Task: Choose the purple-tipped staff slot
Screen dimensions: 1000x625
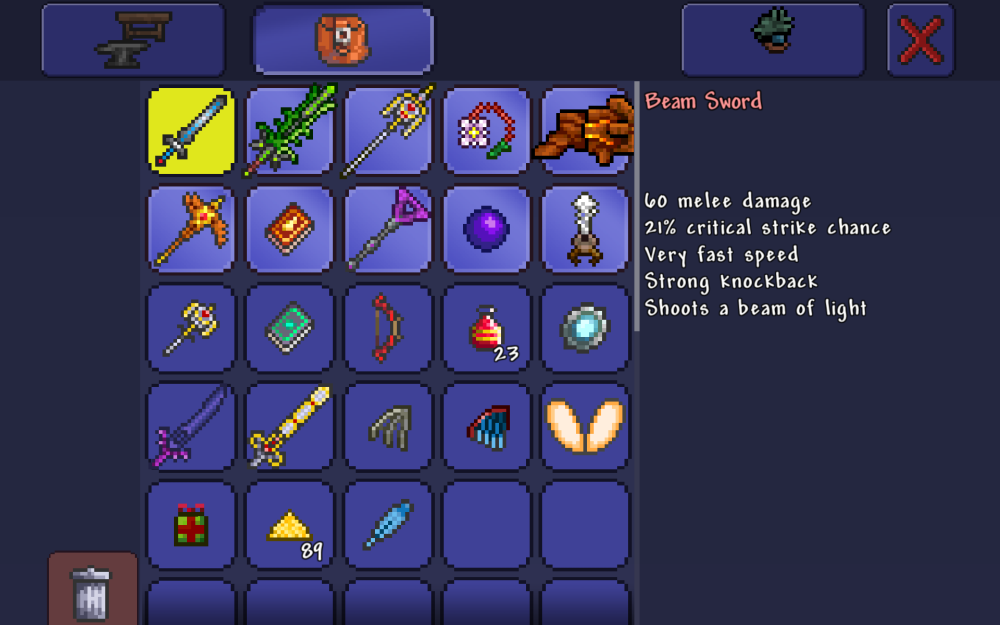Action: 388,229
